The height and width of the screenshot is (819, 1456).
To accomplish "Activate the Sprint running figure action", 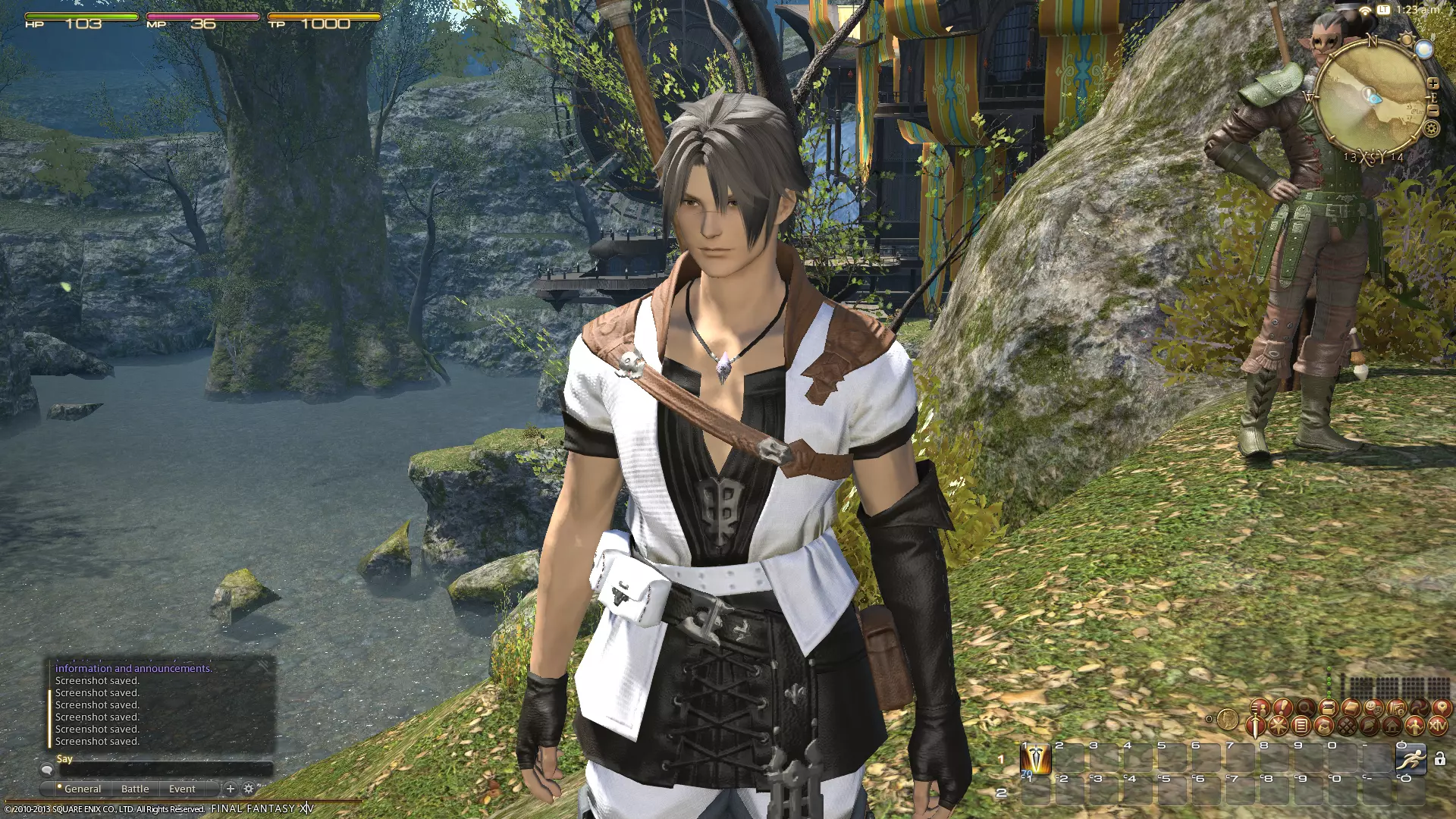I will (1411, 759).
